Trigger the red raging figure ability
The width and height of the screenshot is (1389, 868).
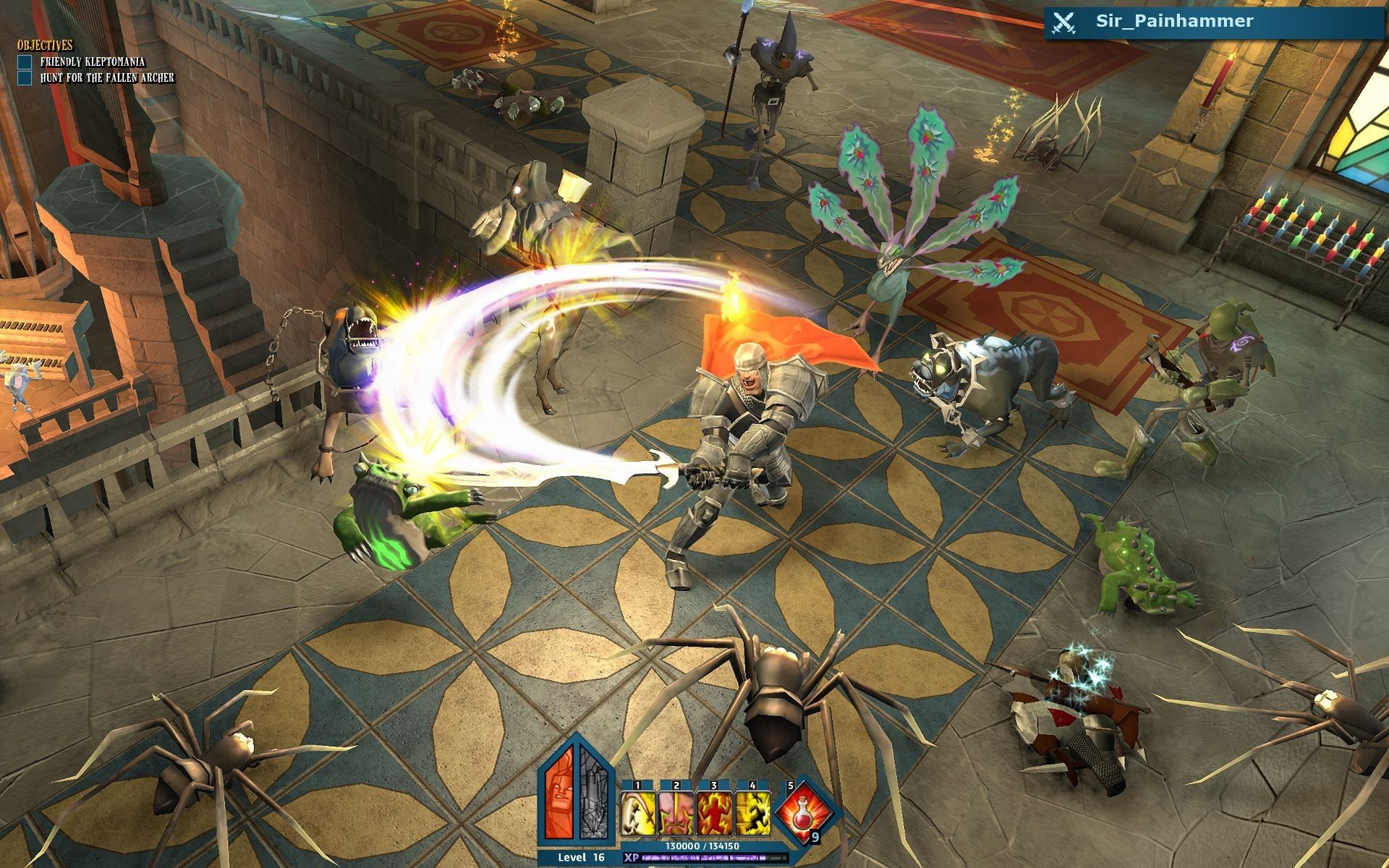[x=715, y=814]
